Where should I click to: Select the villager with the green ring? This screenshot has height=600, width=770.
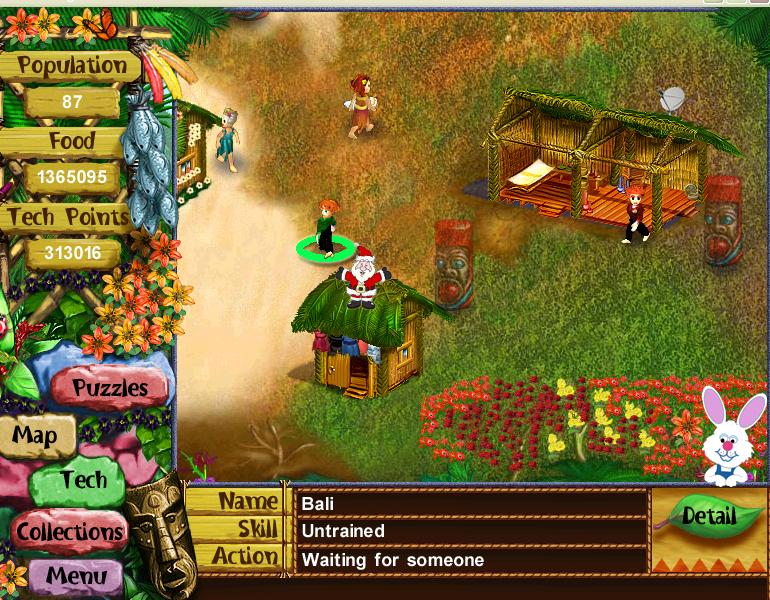(x=326, y=229)
